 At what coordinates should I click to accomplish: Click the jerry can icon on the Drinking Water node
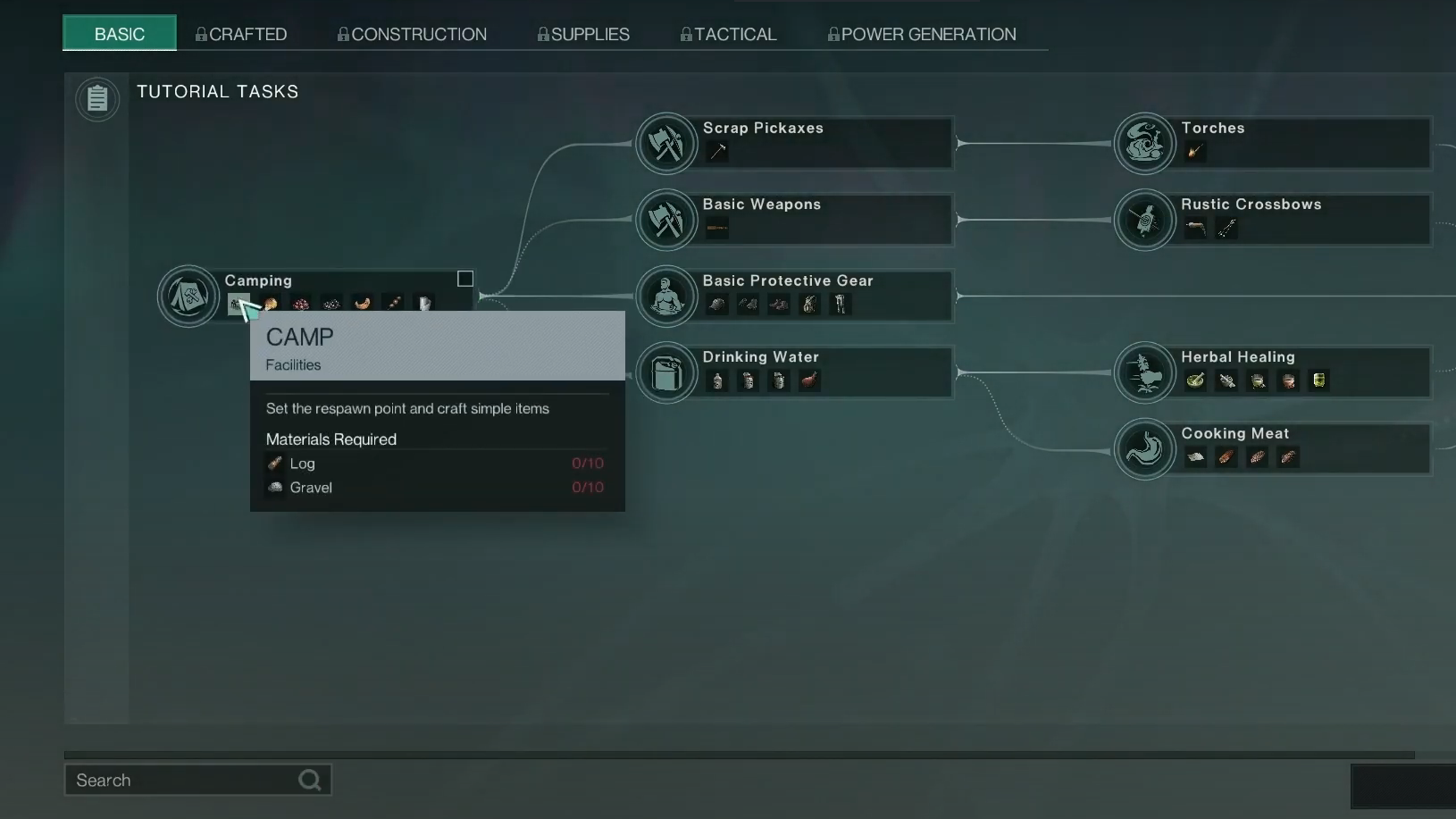click(666, 372)
